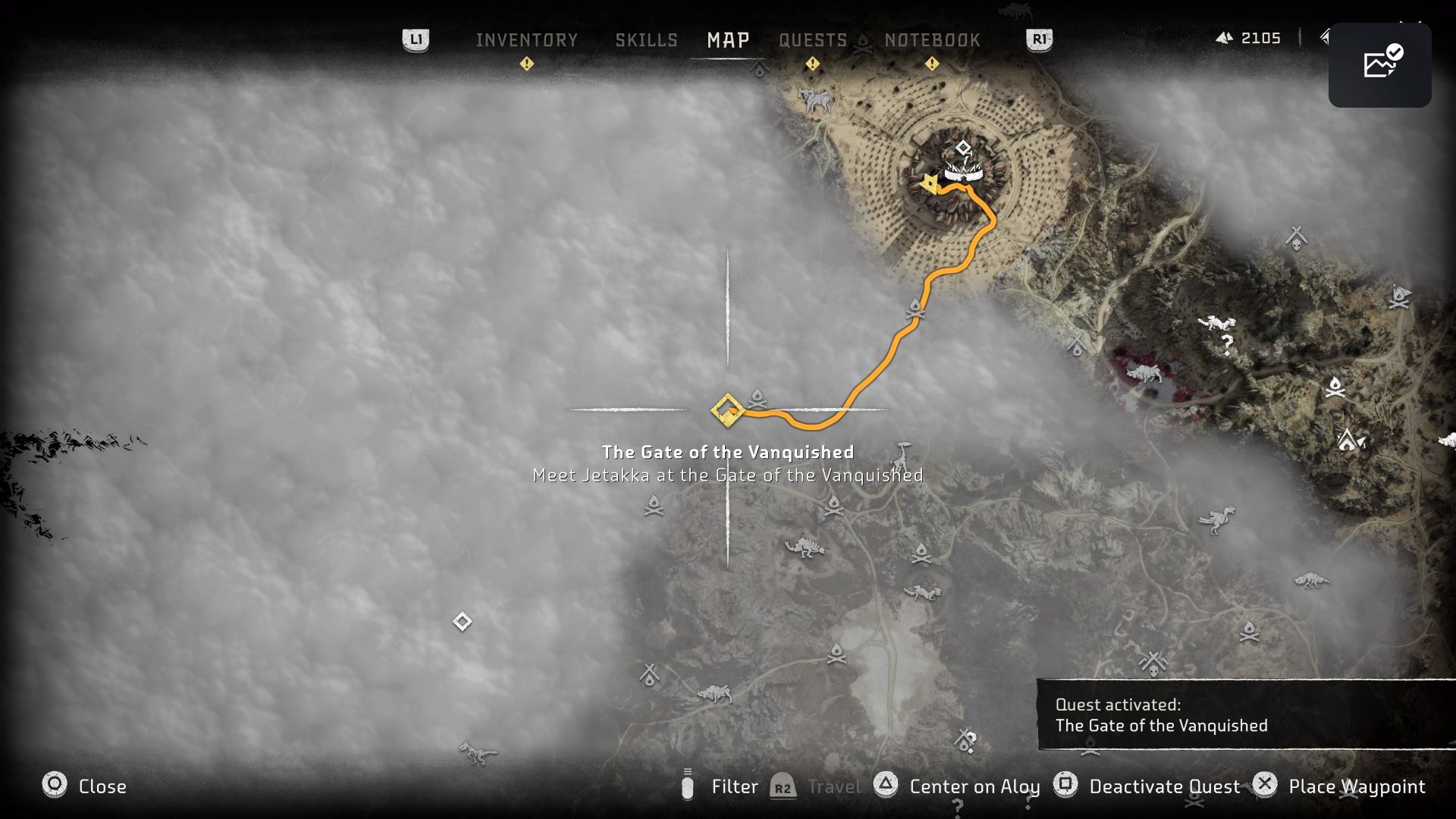Click the metal shards counter icon
1456x819 pixels.
1226,38
